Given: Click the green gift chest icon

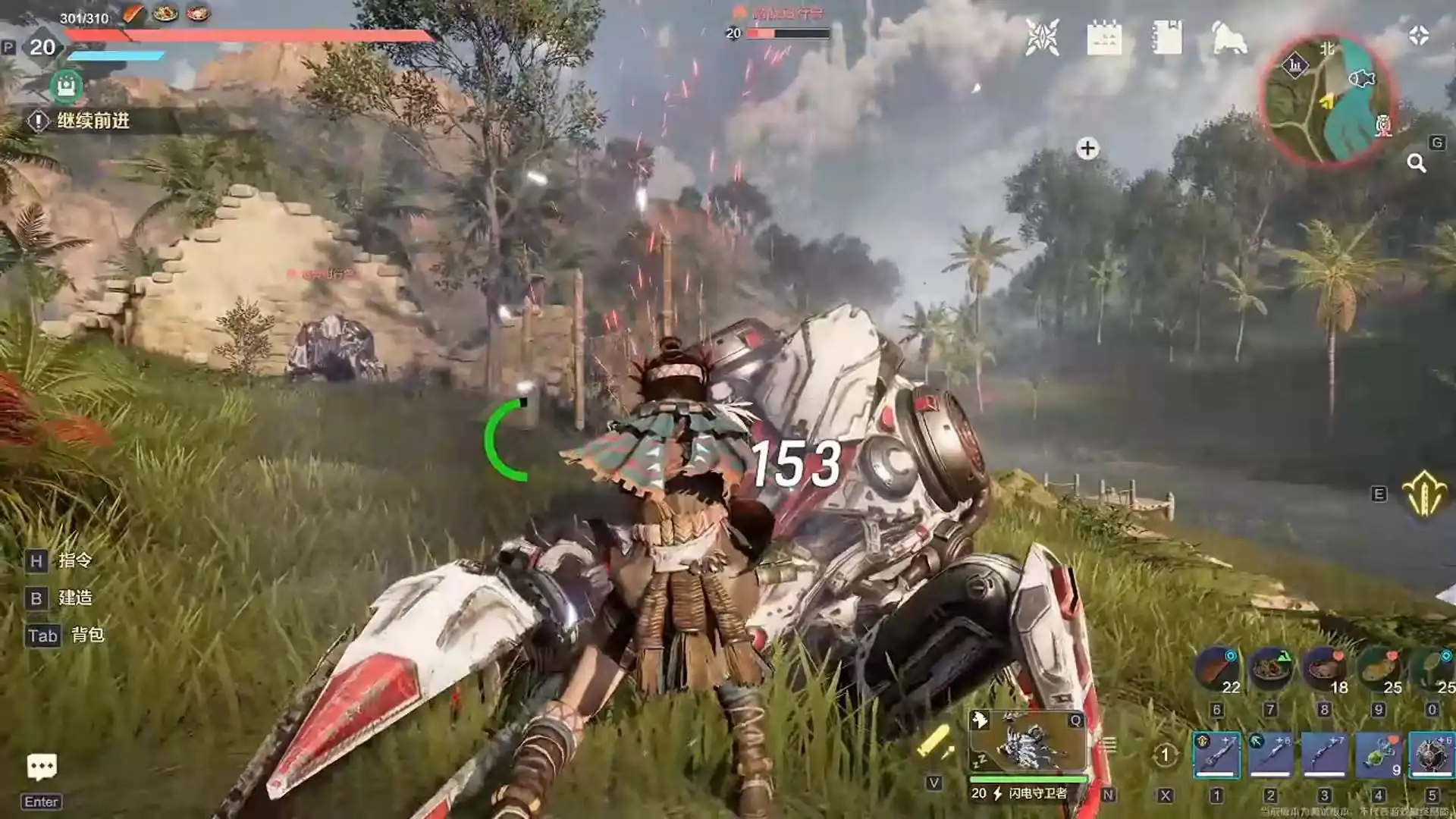Looking at the screenshot, I should pyautogui.click(x=66, y=86).
